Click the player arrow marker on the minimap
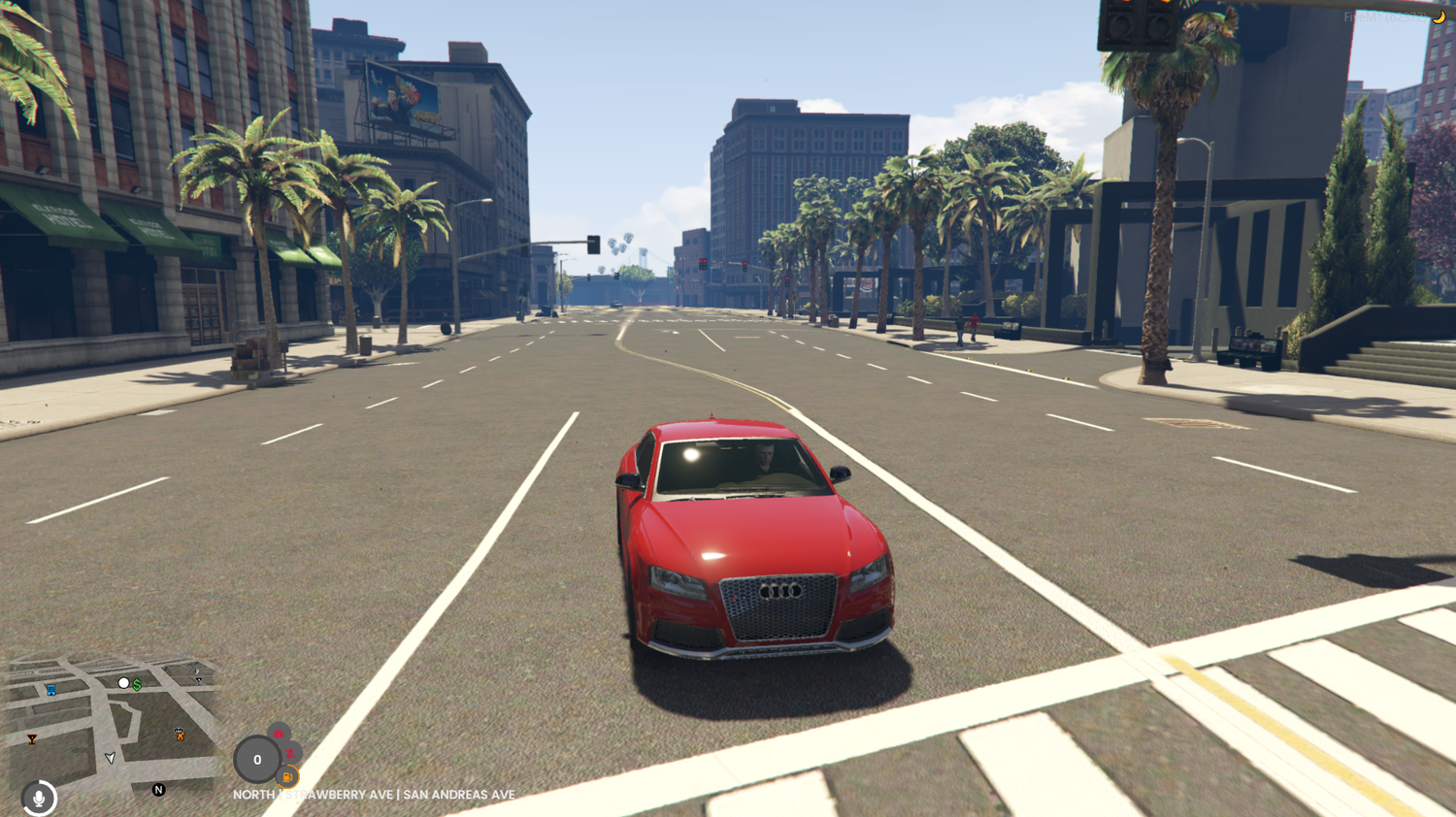 (x=111, y=758)
